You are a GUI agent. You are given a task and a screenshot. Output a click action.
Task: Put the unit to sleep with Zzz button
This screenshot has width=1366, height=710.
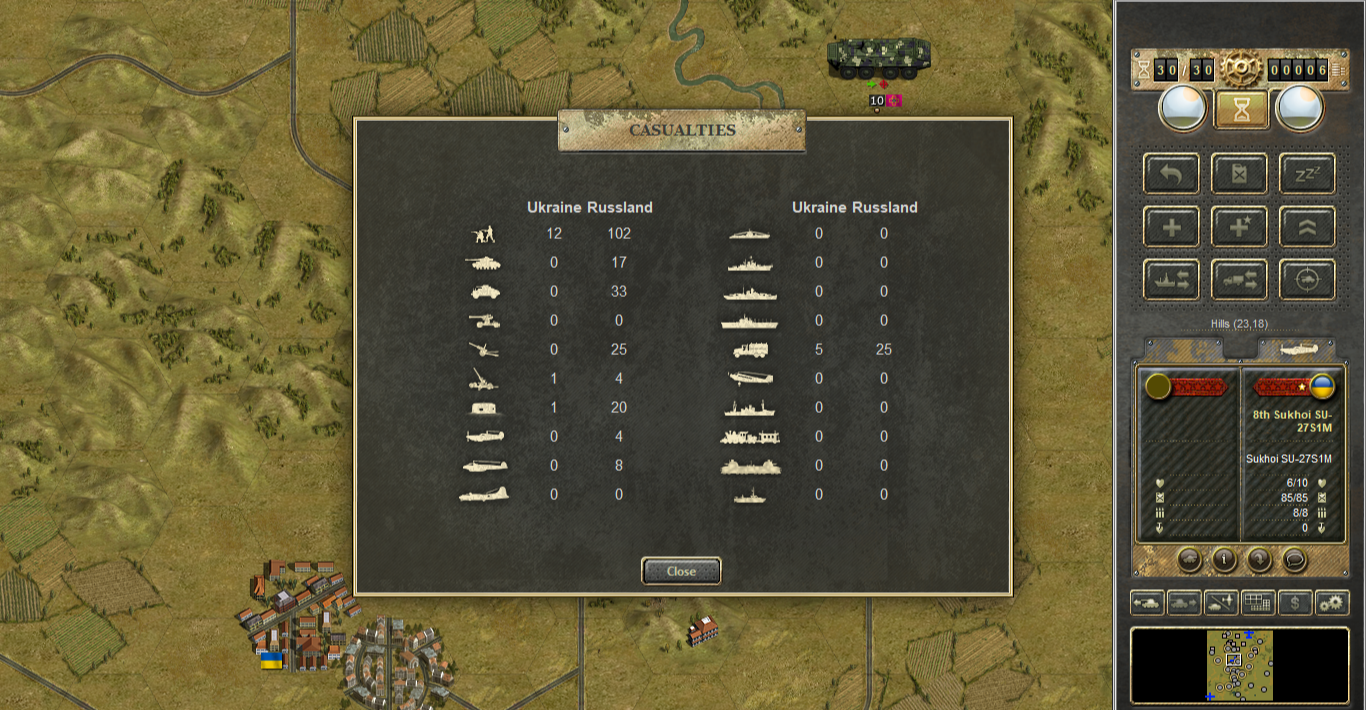(x=1307, y=174)
